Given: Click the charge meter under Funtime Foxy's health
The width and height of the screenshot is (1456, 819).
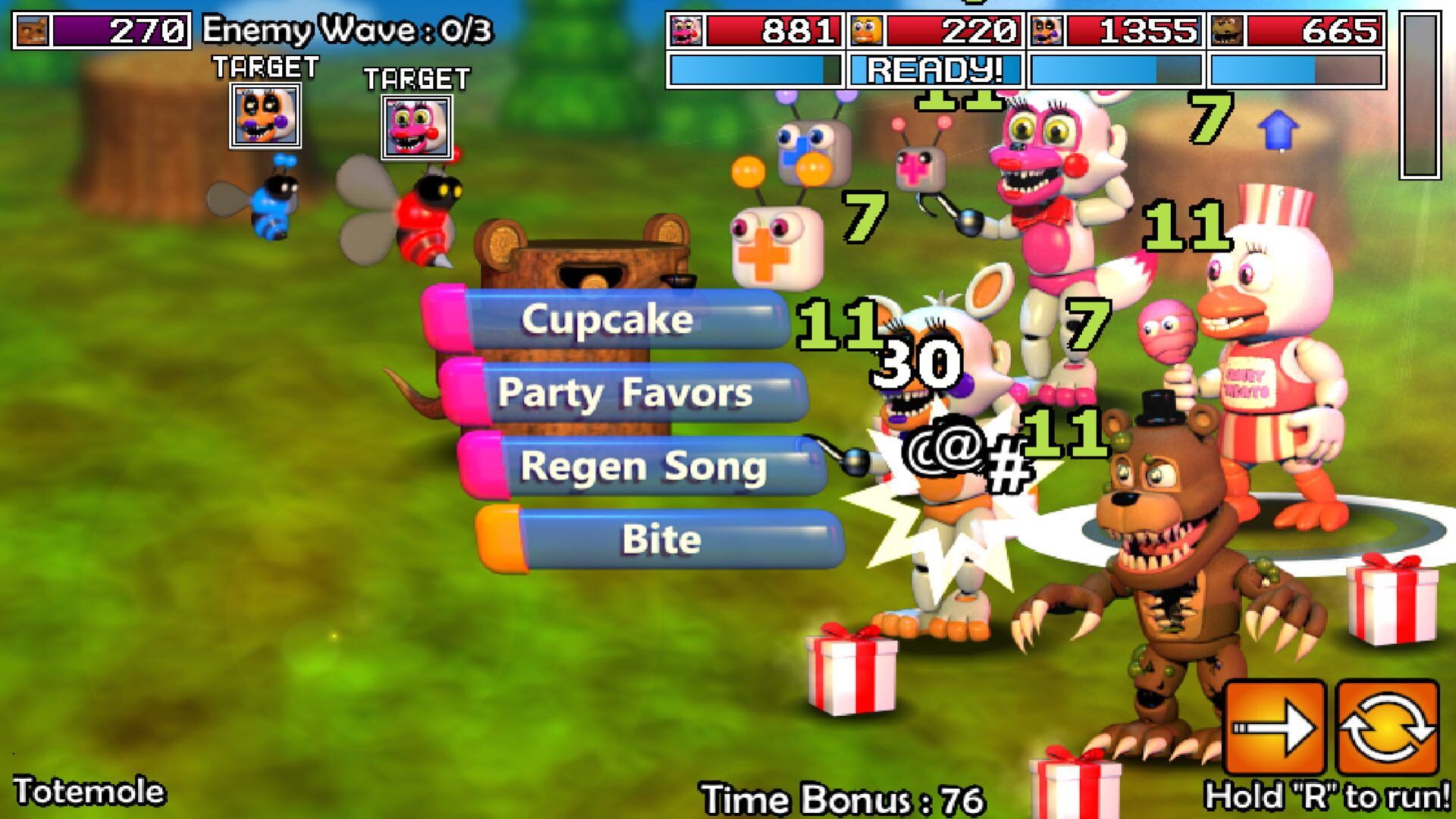Looking at the screenshot, I should [x=751, y=71].
